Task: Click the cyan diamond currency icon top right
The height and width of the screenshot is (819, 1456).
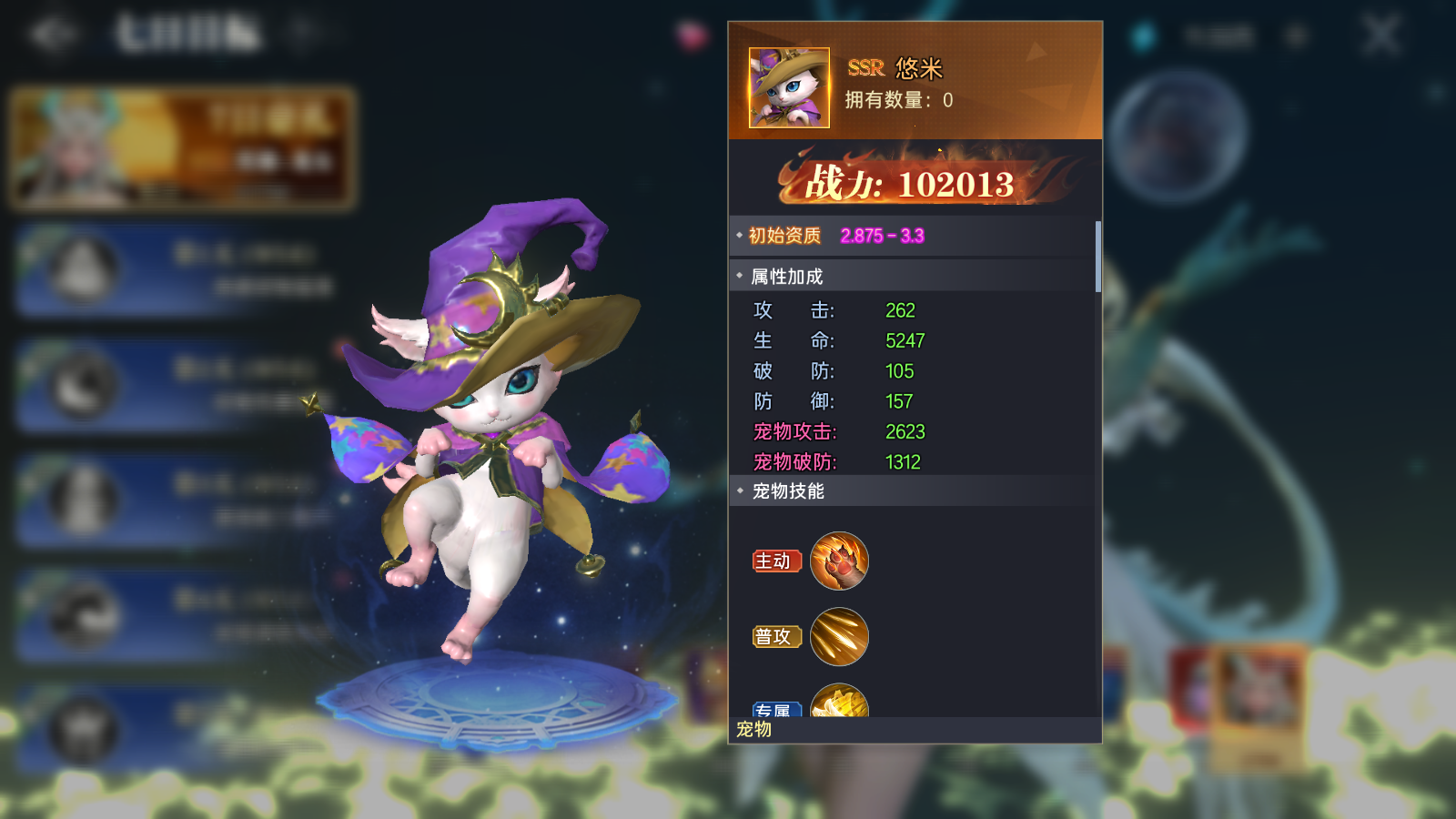Action: click(1140, 34)
